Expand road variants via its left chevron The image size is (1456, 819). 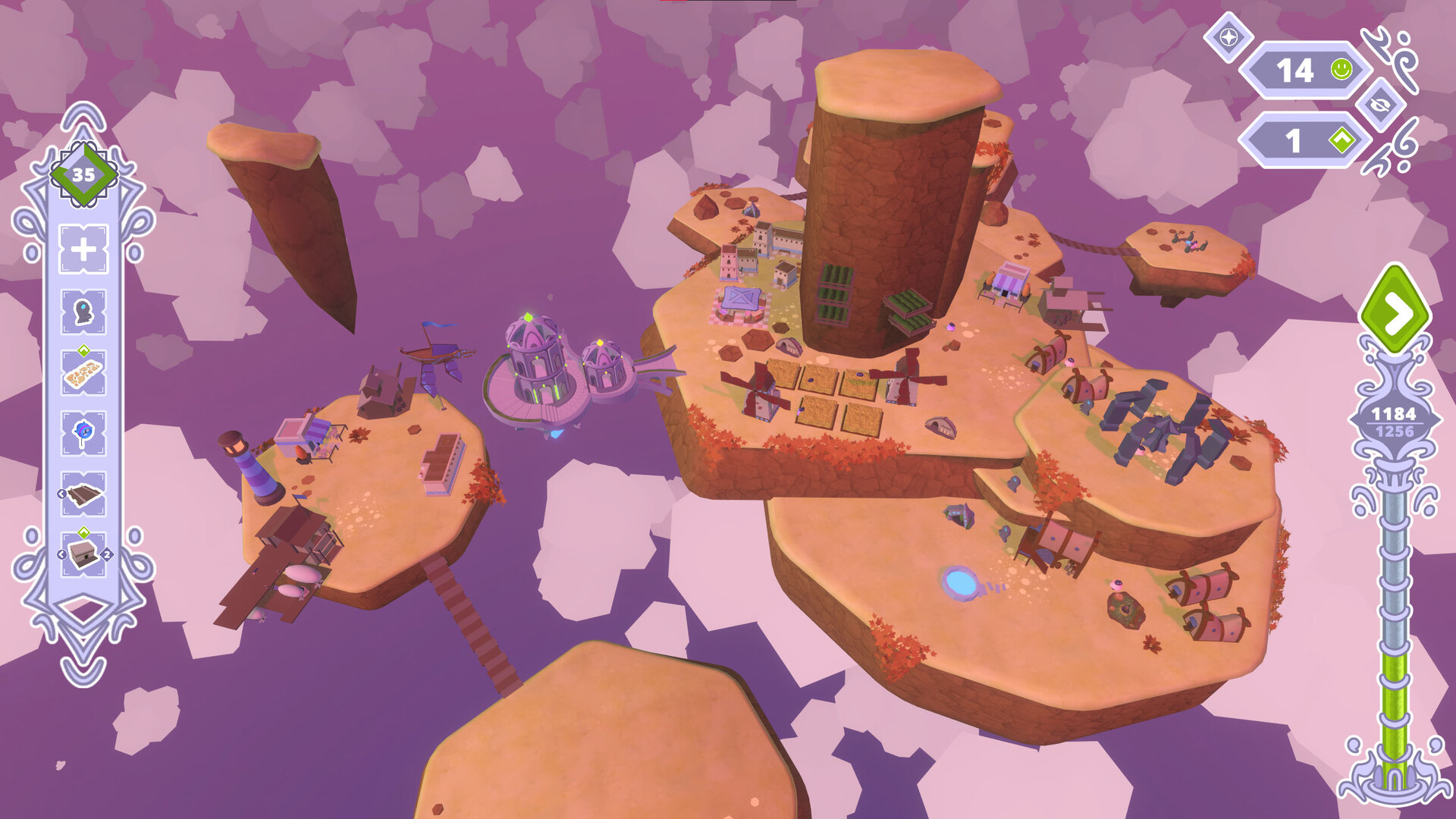tap(61, 494)
